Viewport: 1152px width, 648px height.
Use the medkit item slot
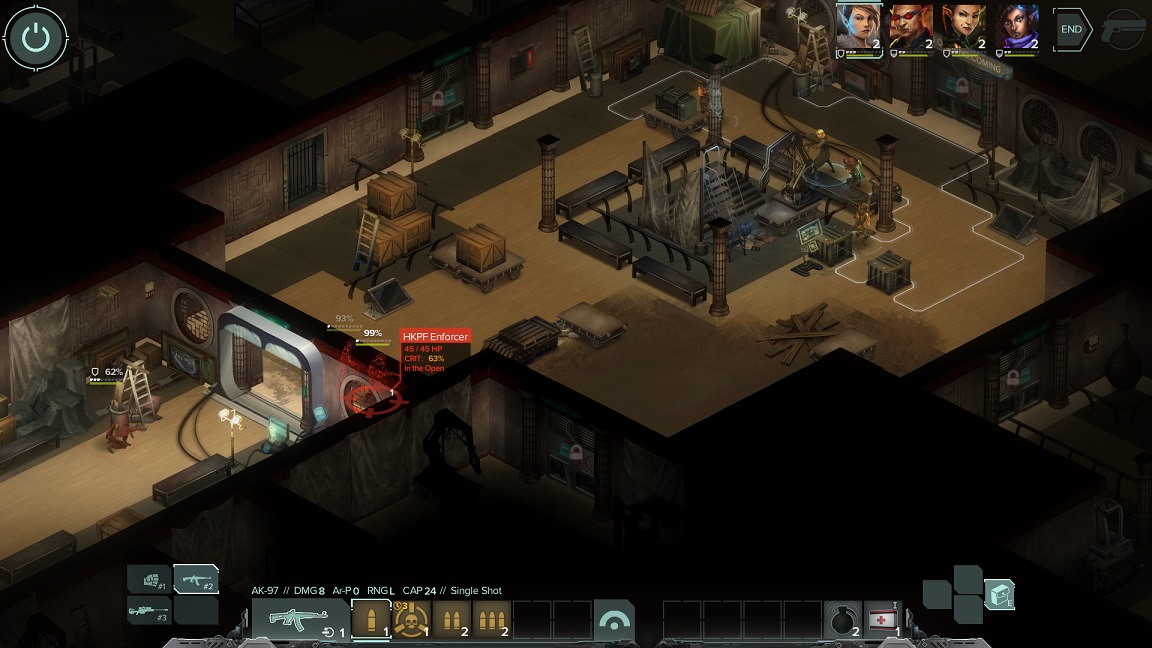pos(882,620)
